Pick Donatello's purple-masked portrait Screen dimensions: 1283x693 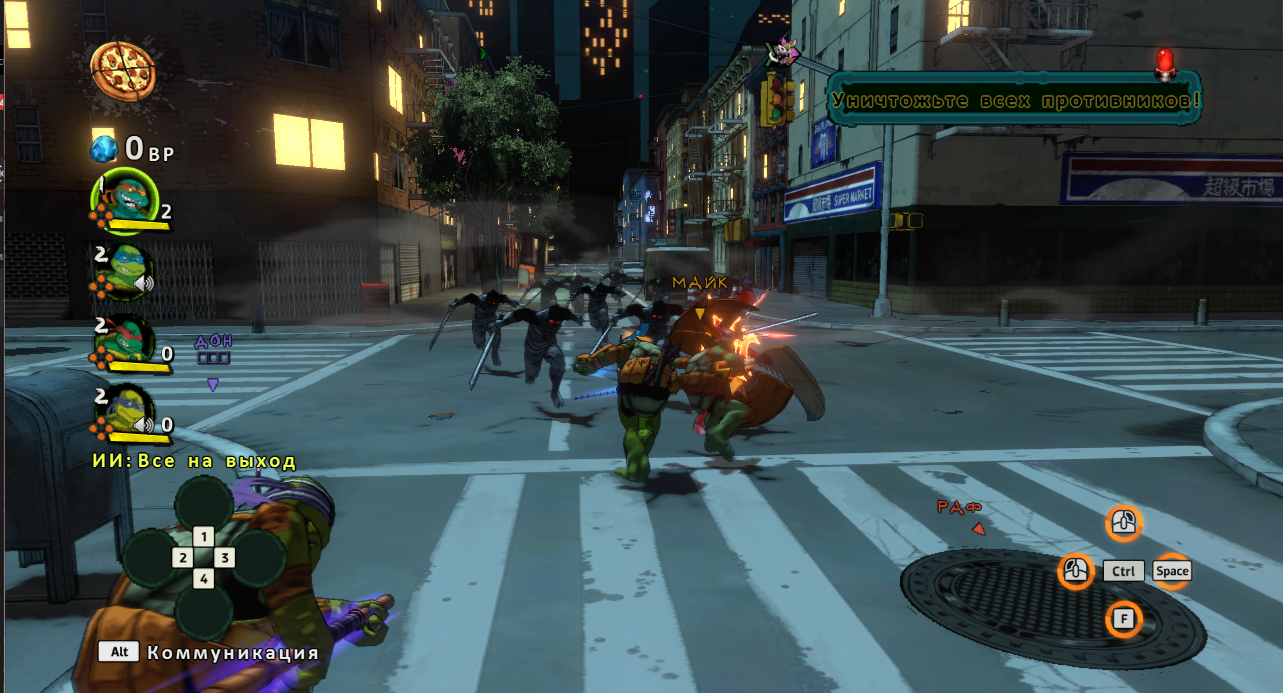[125, 412]
